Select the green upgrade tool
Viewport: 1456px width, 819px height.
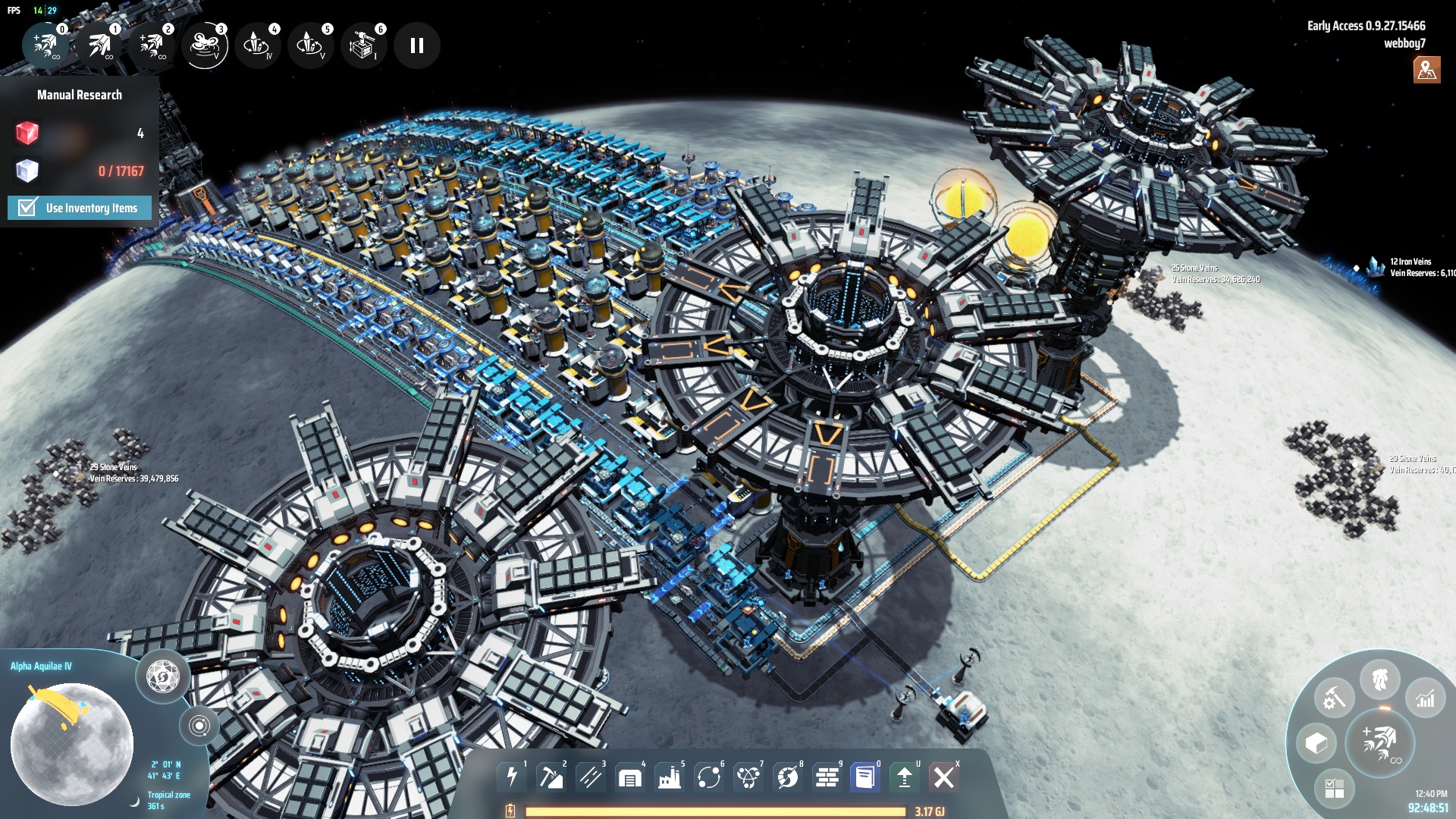[x=905, y=778]
